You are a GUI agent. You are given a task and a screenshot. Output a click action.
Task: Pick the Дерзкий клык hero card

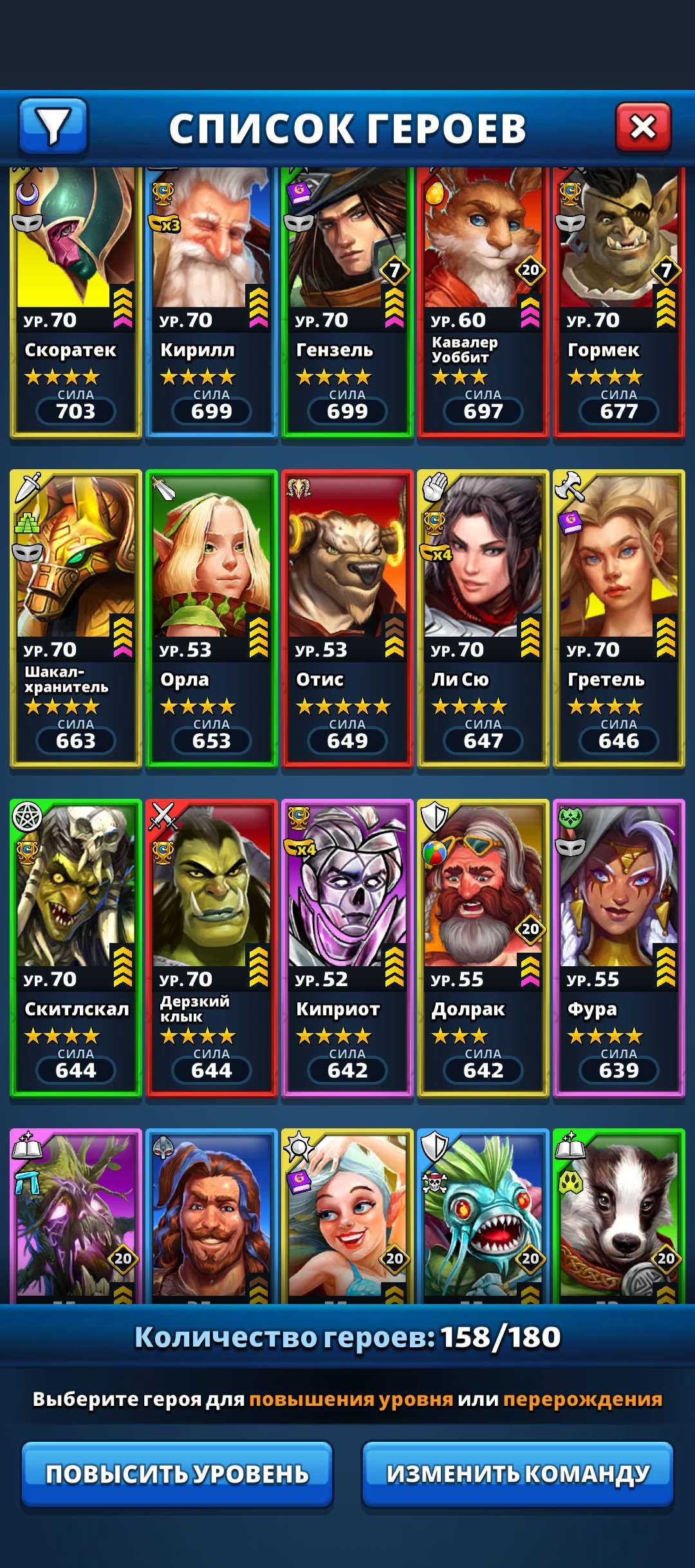click(212, 947)
